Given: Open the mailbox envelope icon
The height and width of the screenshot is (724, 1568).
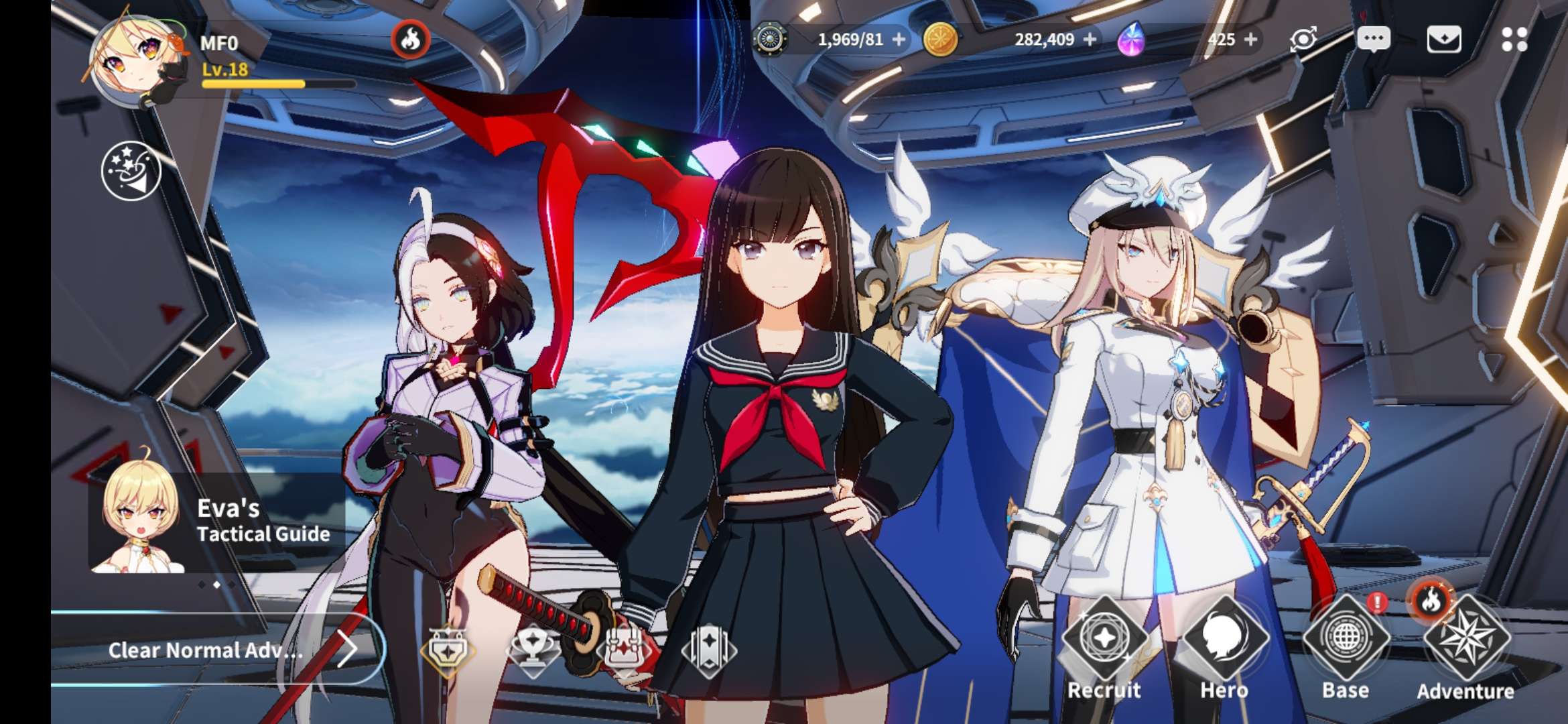Looking at the screenshot, I should point(1444,40).
